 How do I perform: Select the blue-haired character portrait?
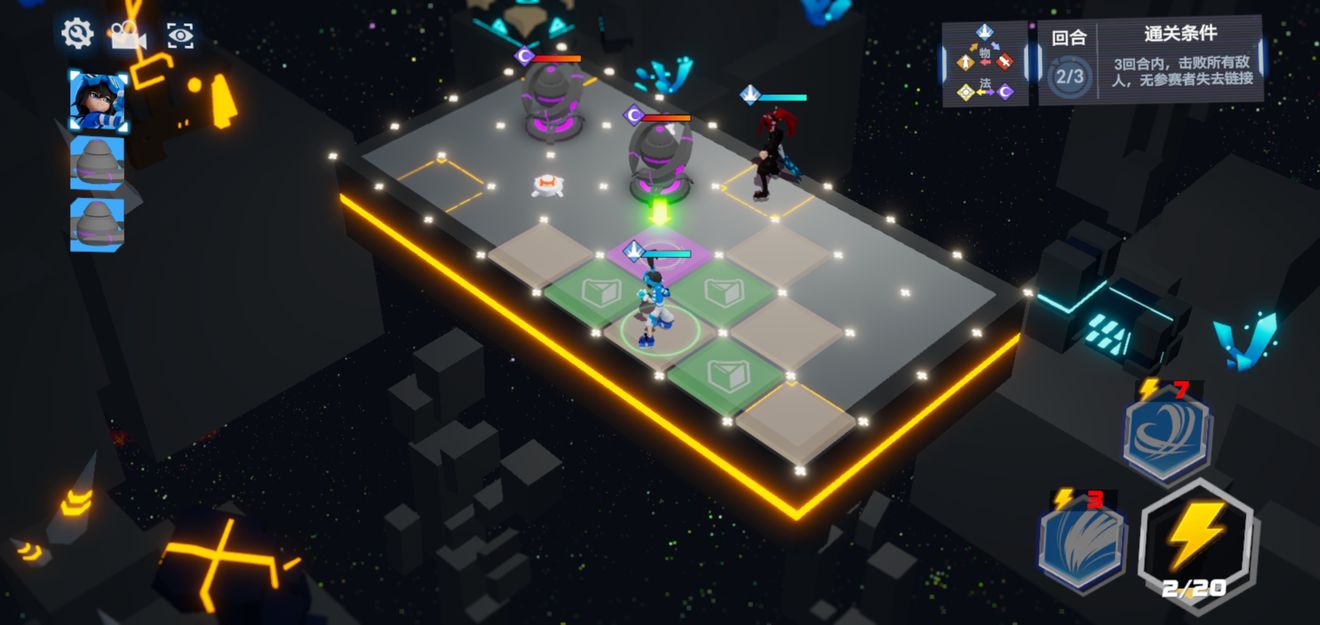pos(98,100)
